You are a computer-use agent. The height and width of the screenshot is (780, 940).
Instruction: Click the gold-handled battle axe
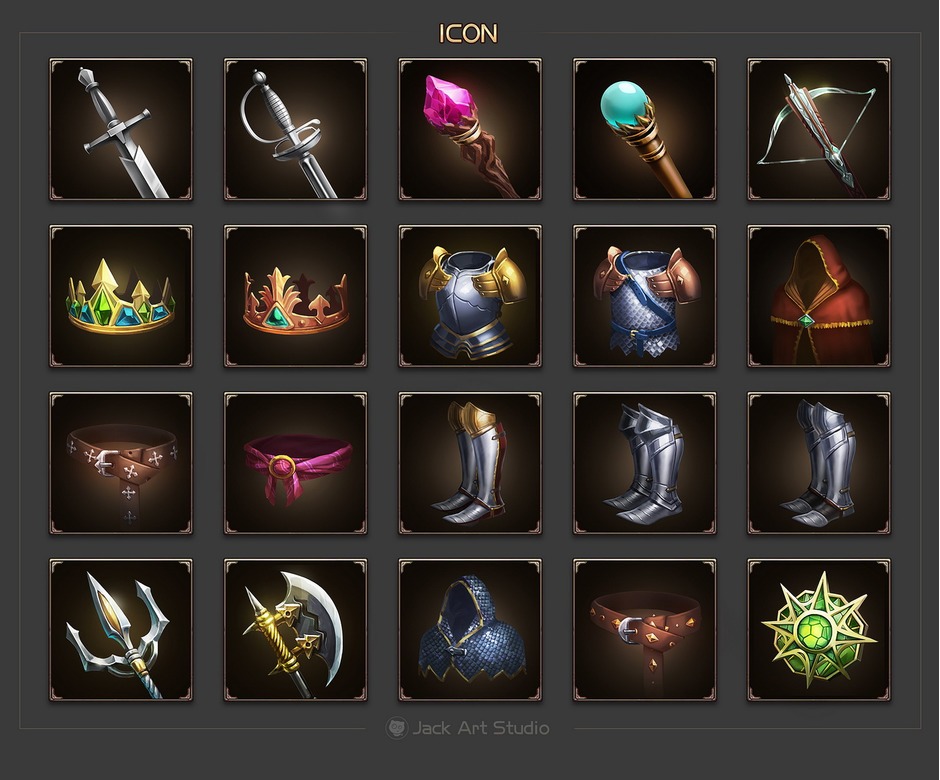[295, 630]
